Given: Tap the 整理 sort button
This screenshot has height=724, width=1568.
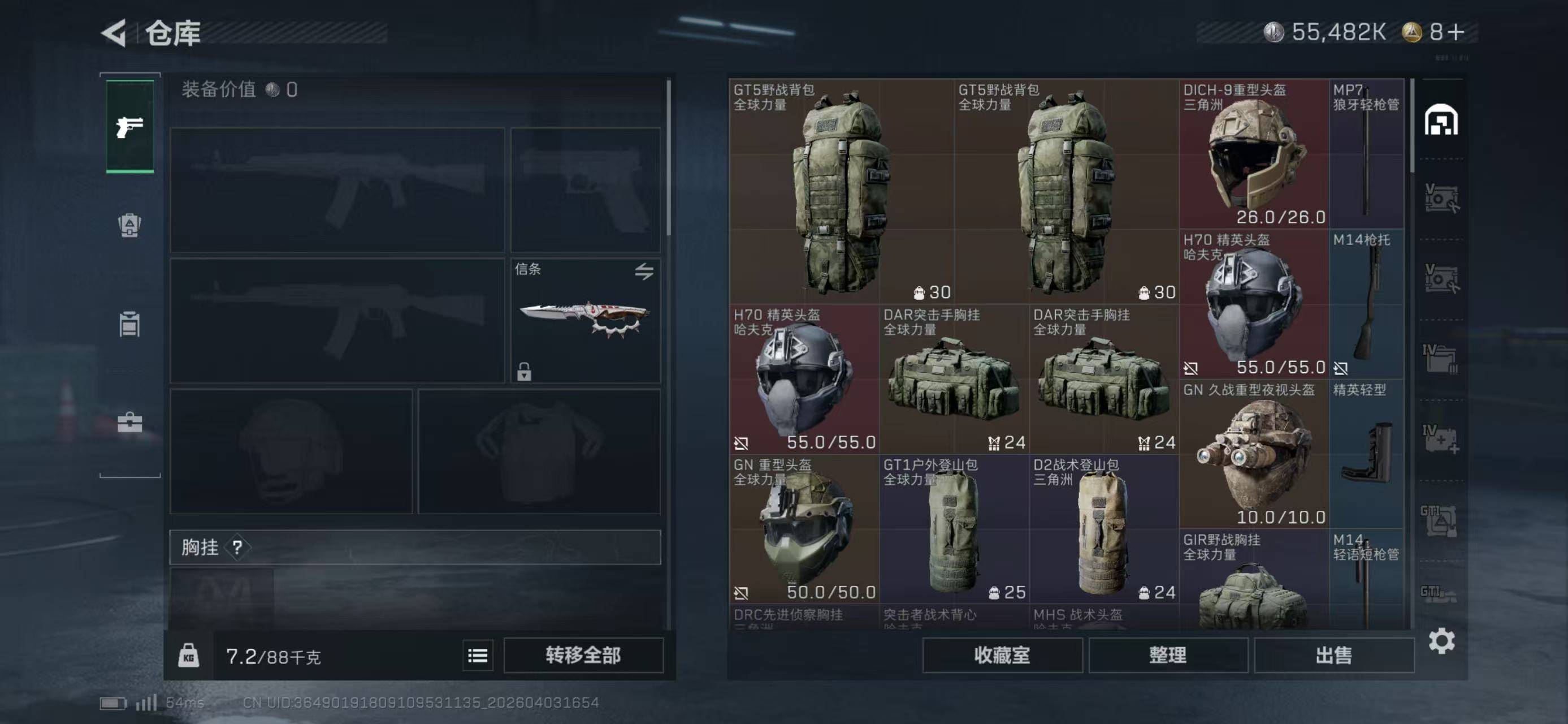Looking at the screenshot, I should click(x=1167, y=655).
